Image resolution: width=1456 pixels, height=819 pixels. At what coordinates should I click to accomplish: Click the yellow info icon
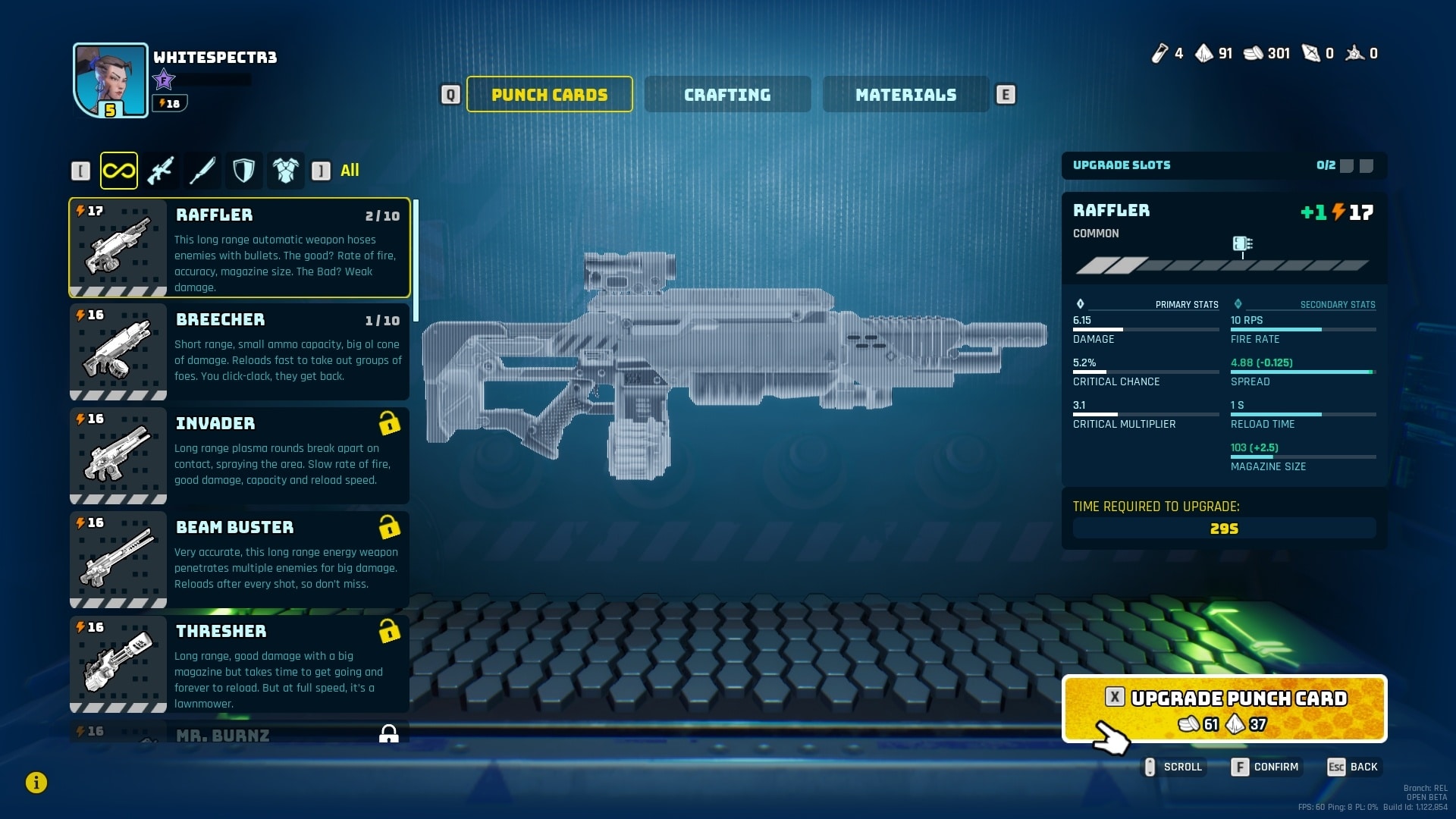pos(36,783)
